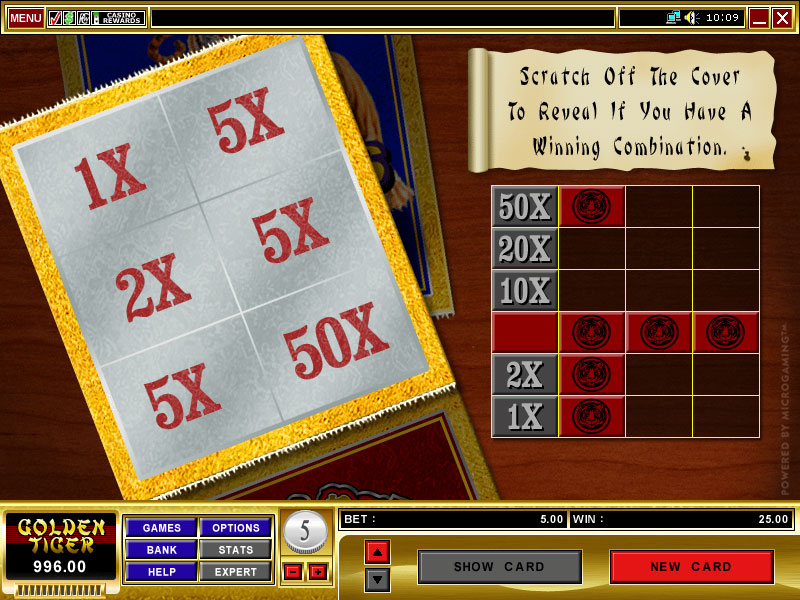Viewport: 800px width, 600px height.
Task: Decrease coin size with the minus button
Action: pyautogui.click(x=292, y=572)
